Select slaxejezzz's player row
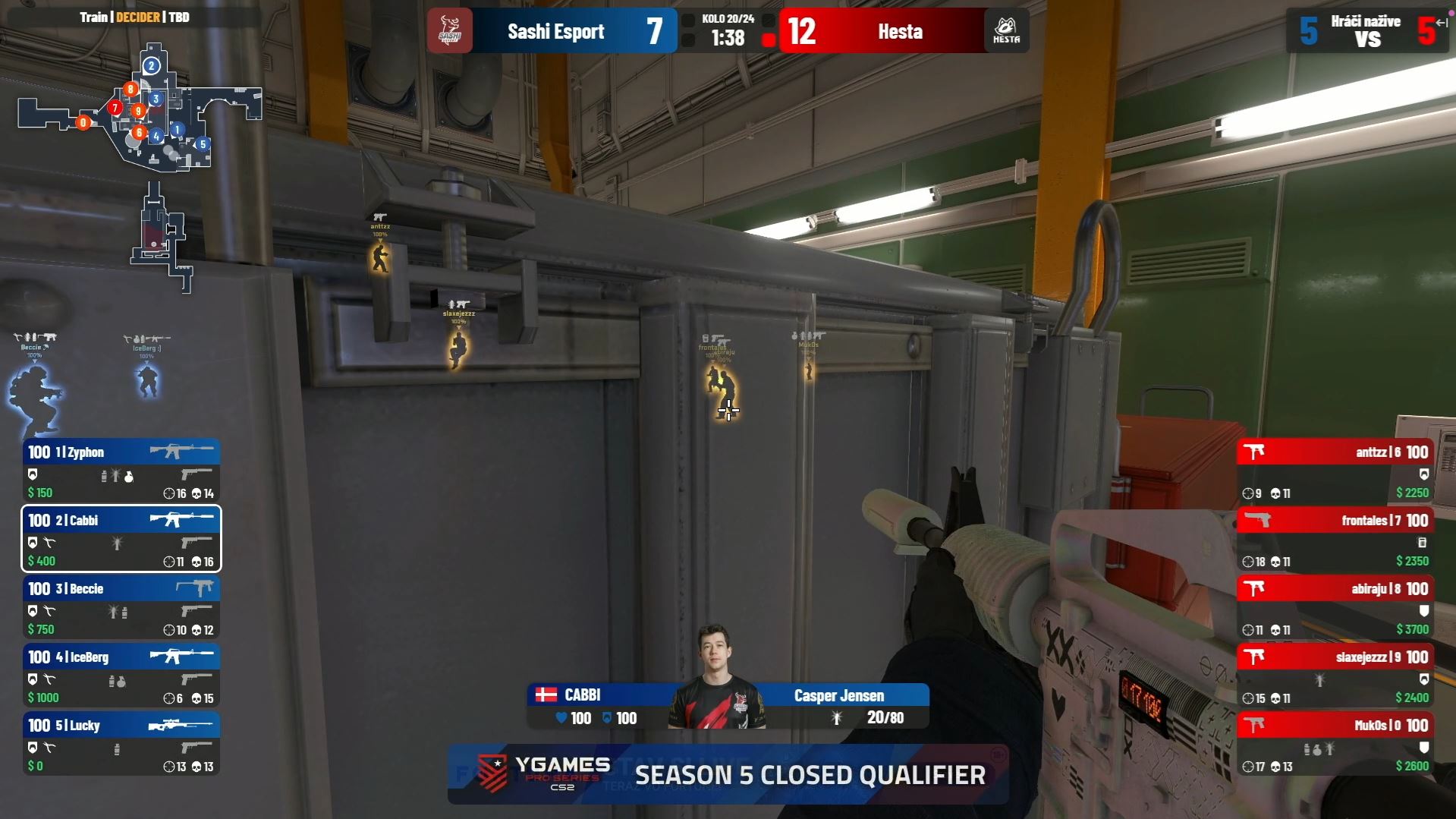Screen dimensions: 1456x819 (1335, 676)
